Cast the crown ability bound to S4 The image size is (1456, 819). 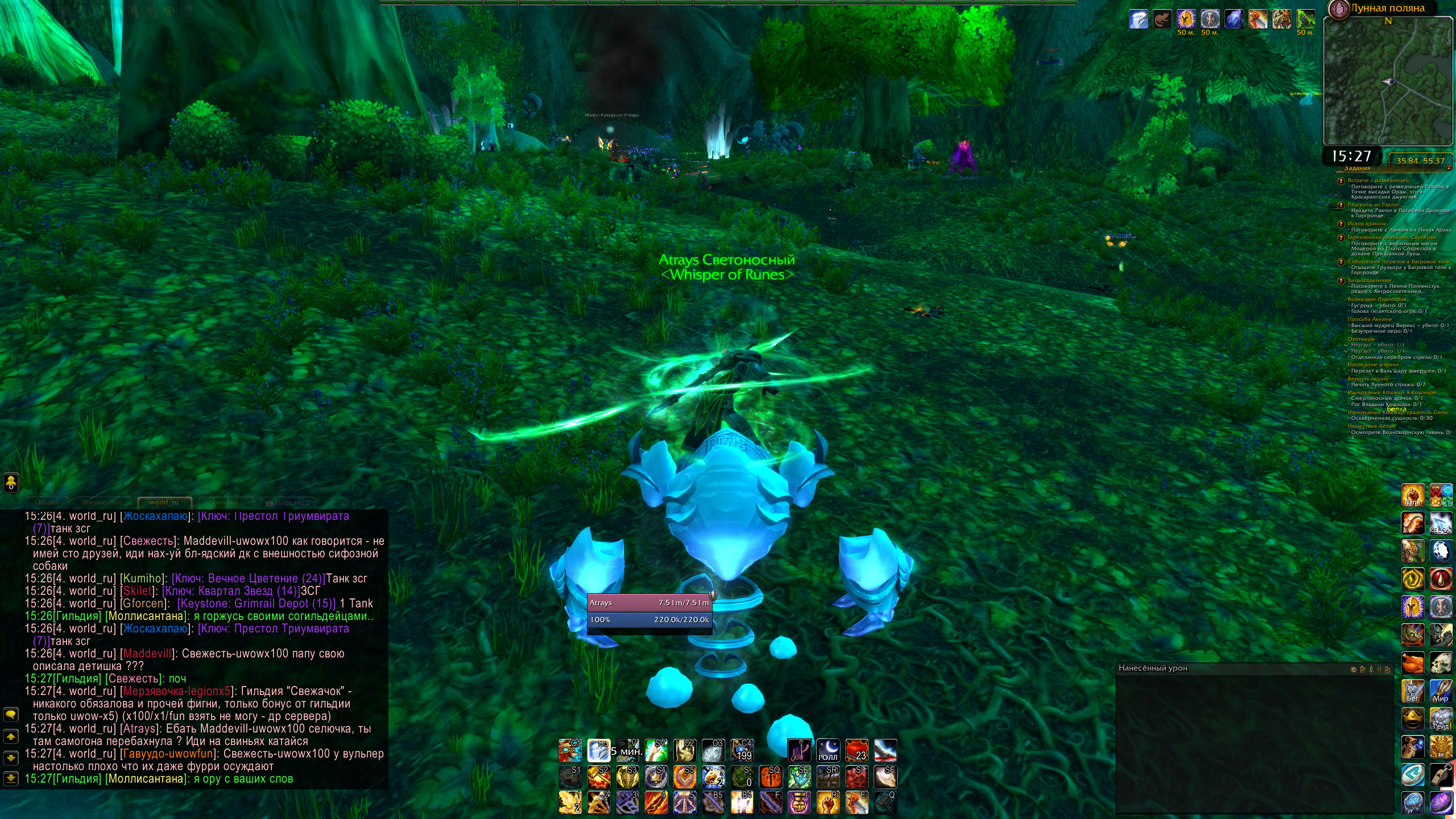pos(656,776)
